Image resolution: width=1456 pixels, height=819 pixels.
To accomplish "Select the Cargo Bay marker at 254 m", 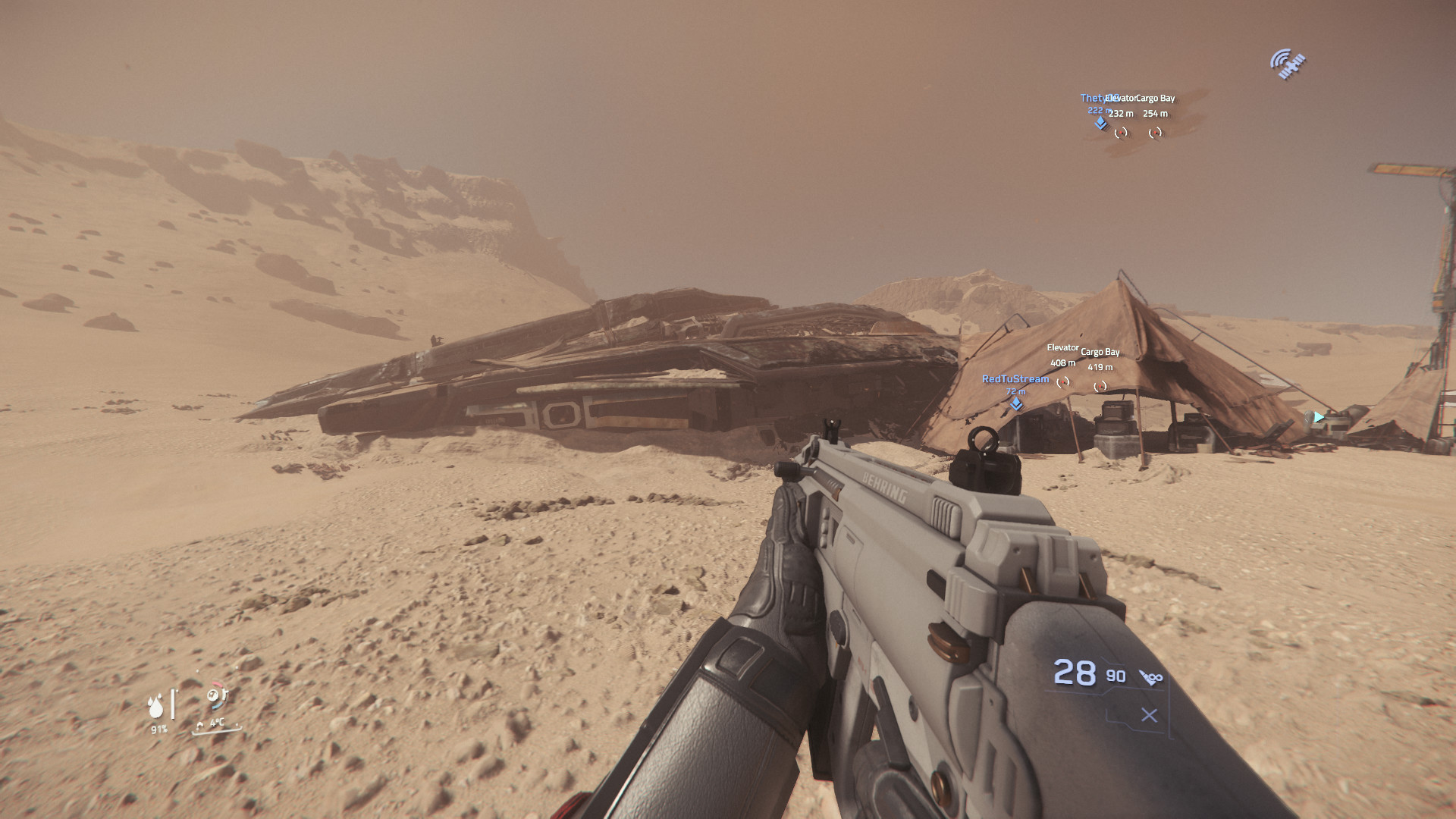I will (1155, 133).
